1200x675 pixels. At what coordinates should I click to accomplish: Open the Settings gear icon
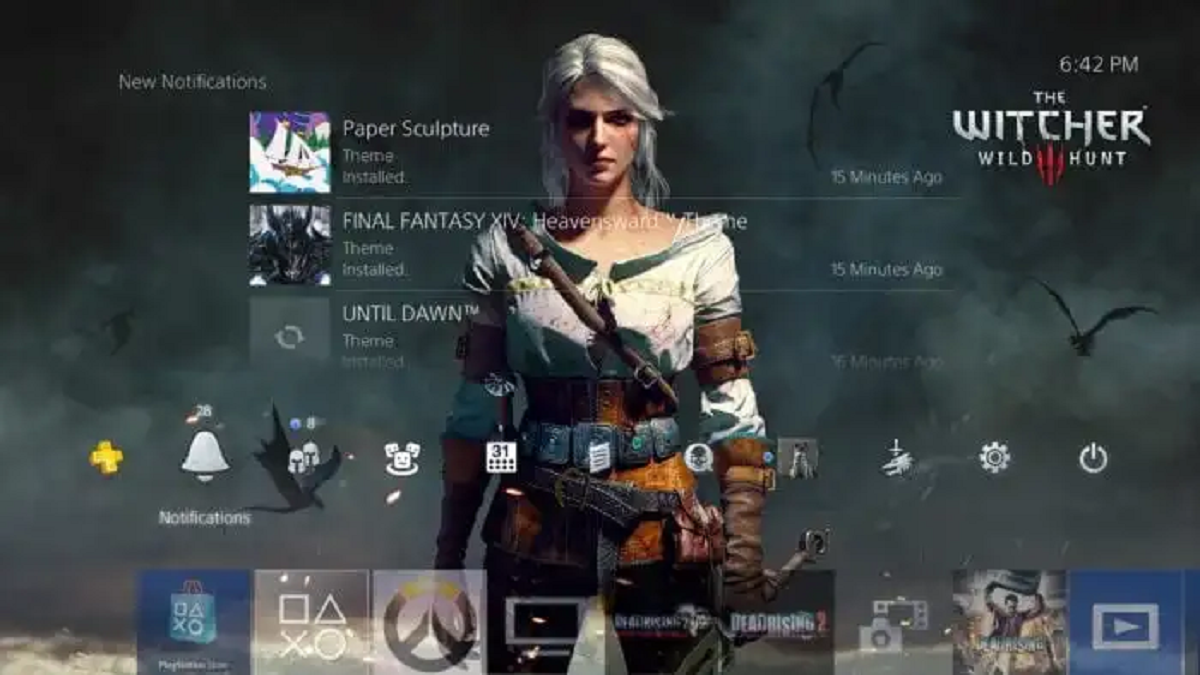(994, 458)
